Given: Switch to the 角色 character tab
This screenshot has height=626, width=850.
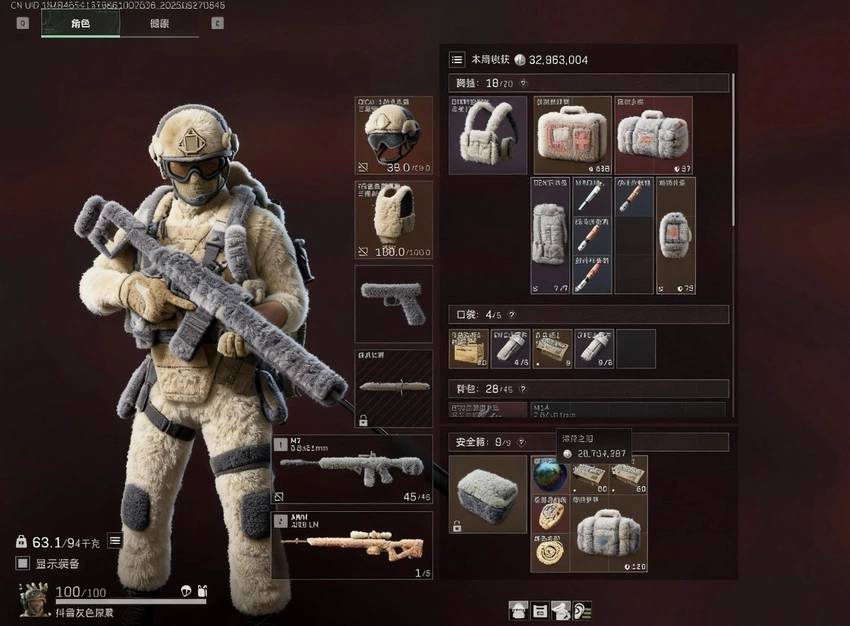Looking at the screenshot, I should [x=80, y=23].
